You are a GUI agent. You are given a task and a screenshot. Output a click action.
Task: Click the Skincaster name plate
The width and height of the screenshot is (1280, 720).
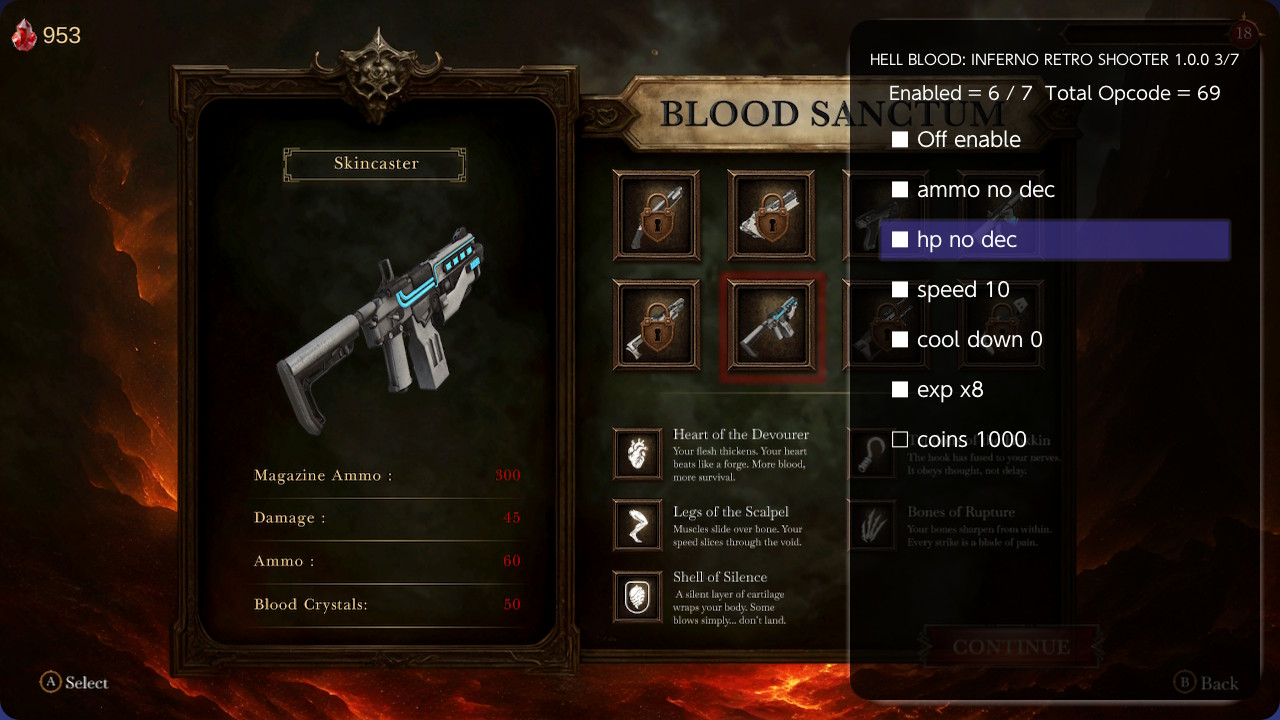pos(374,164)
